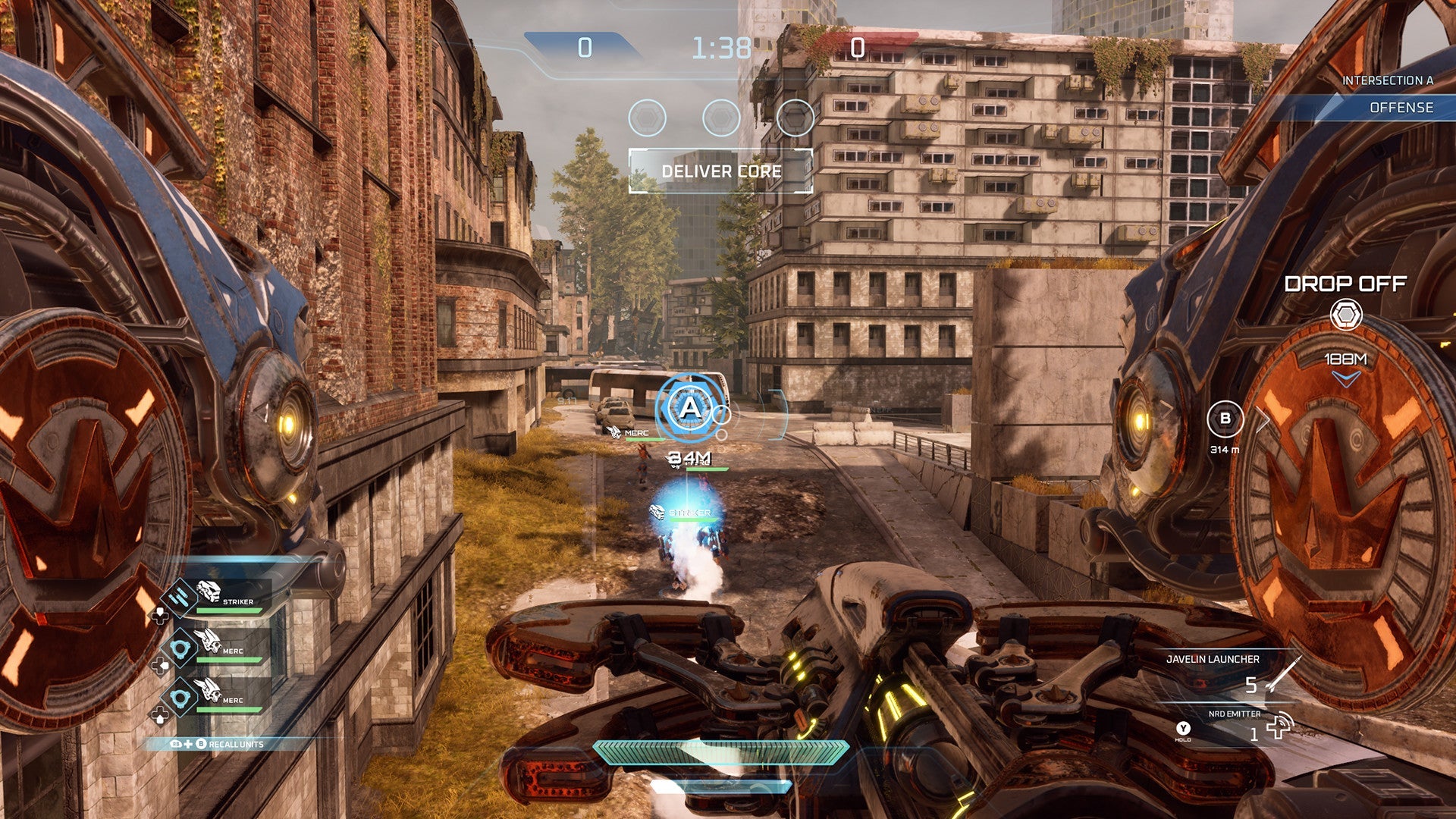Open the Deliver Core objective banner

(720, 171)
